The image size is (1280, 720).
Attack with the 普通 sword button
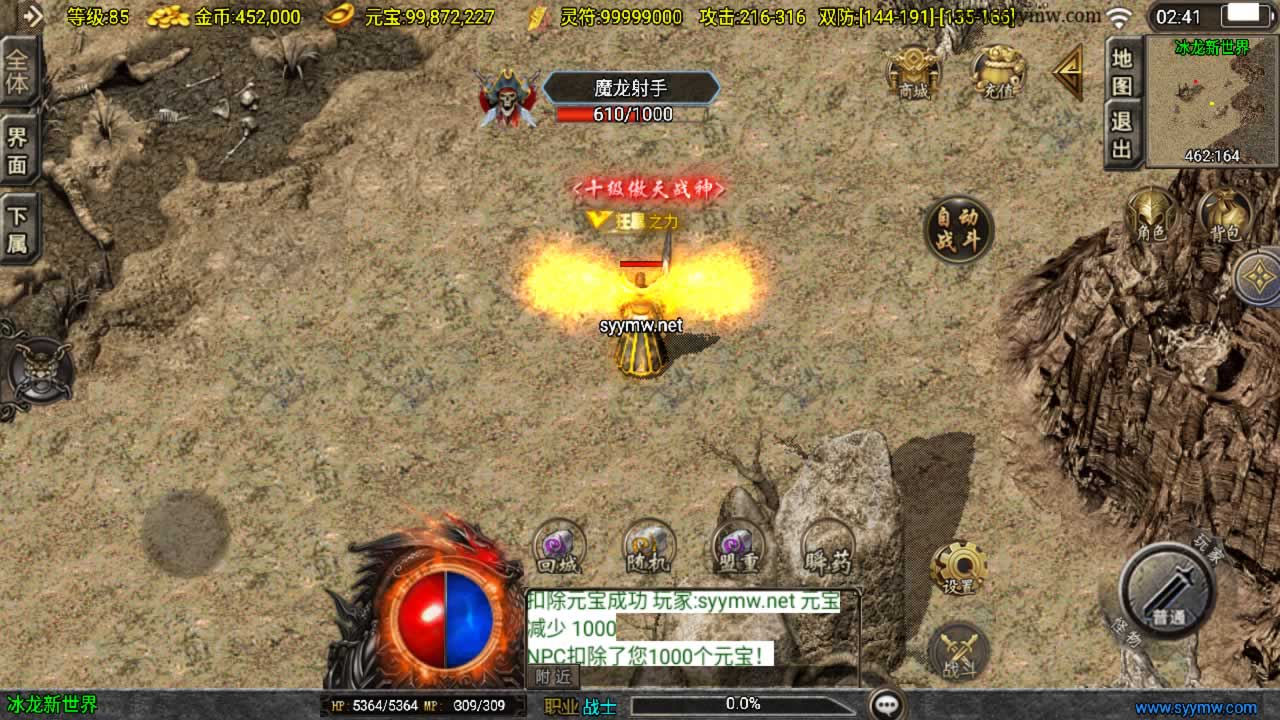click(x=1167, y=591)
